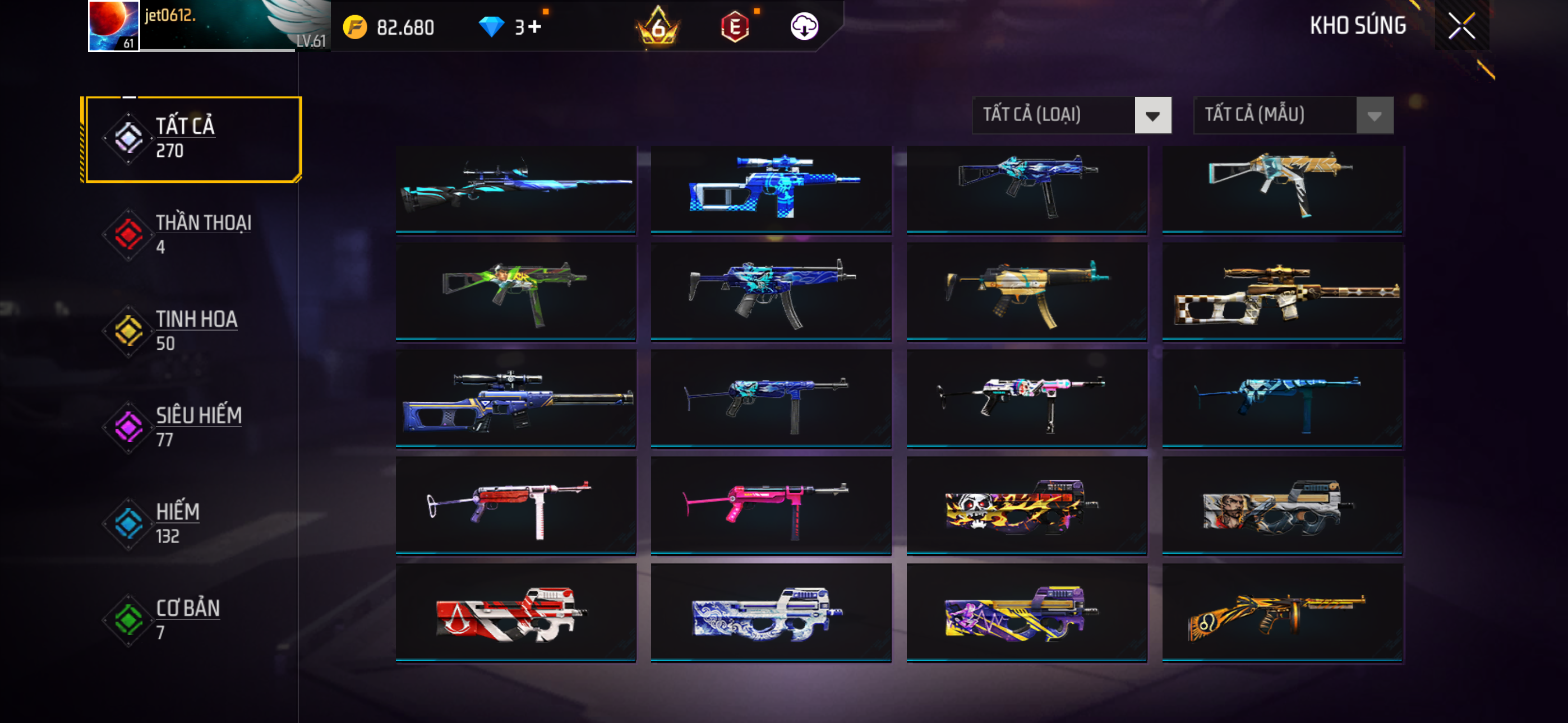Open the gold crown rank icon
The height and width of the screenshot is (723, 1568).
657,27
